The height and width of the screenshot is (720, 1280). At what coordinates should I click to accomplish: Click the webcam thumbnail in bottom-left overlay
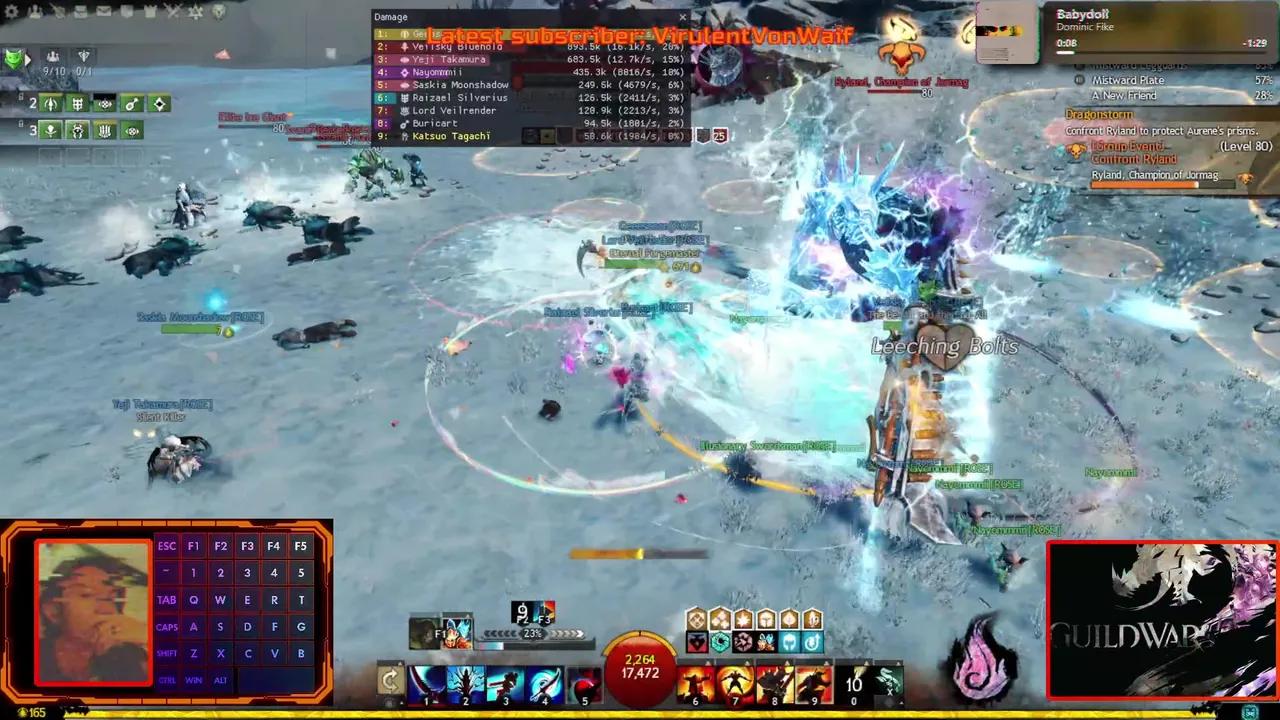coord(90,610)
